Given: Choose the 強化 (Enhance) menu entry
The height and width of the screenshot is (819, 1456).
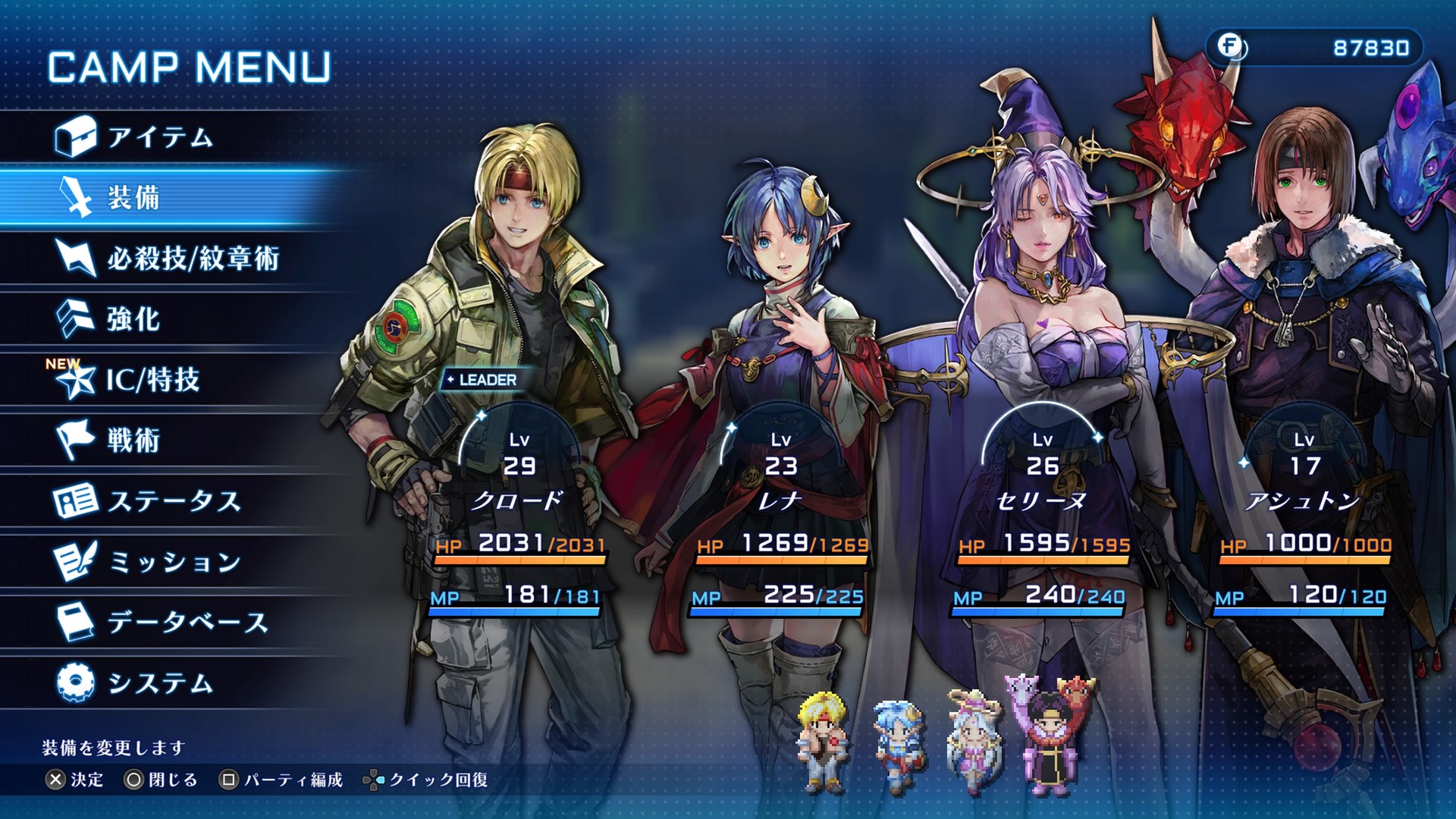Looking at the screenshot, I should (133, 319).
